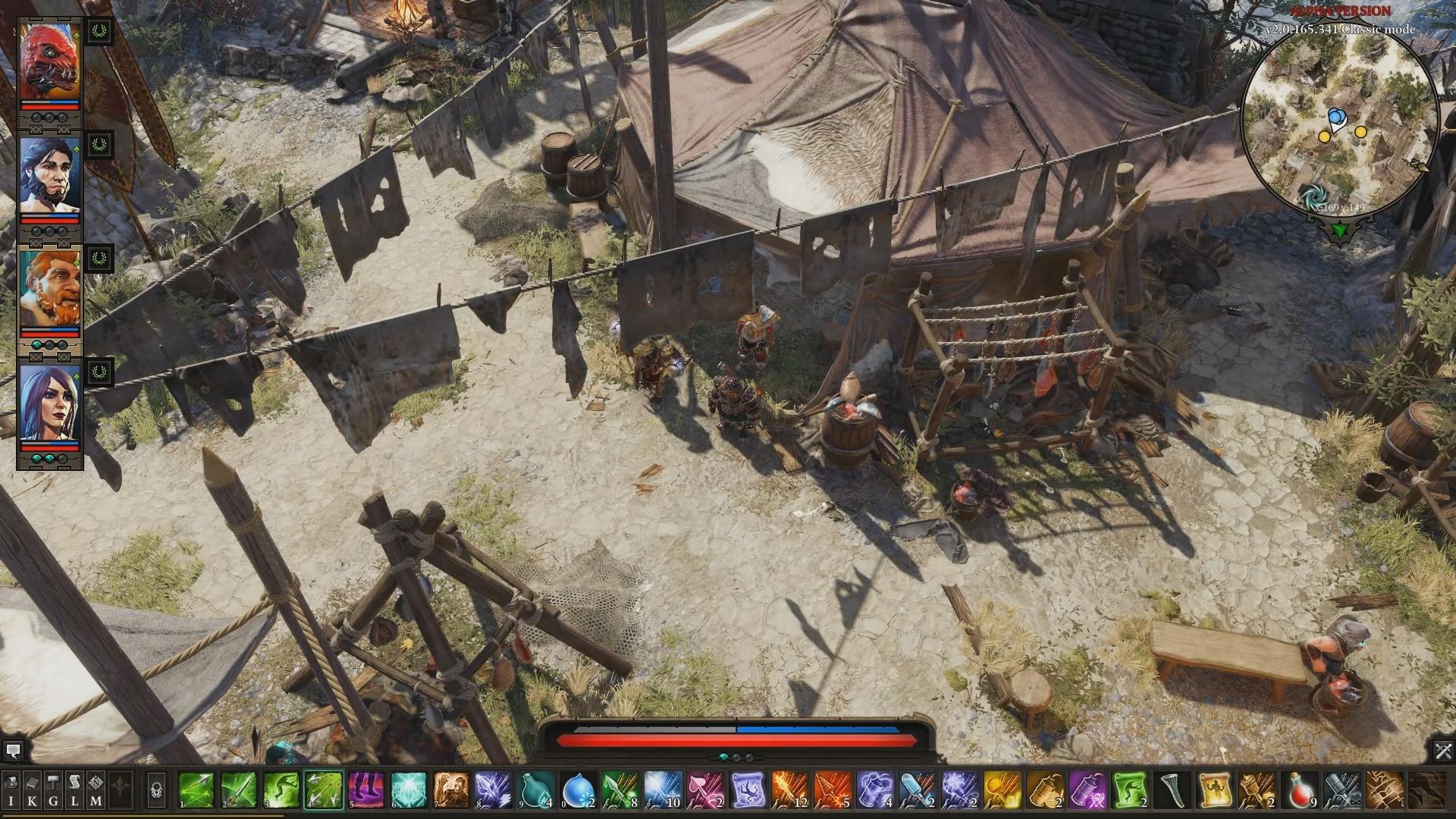This screenshot has height=819, width=1456.
Task: Use the green leaping figure scroll
Action: tap(1130, 790)
